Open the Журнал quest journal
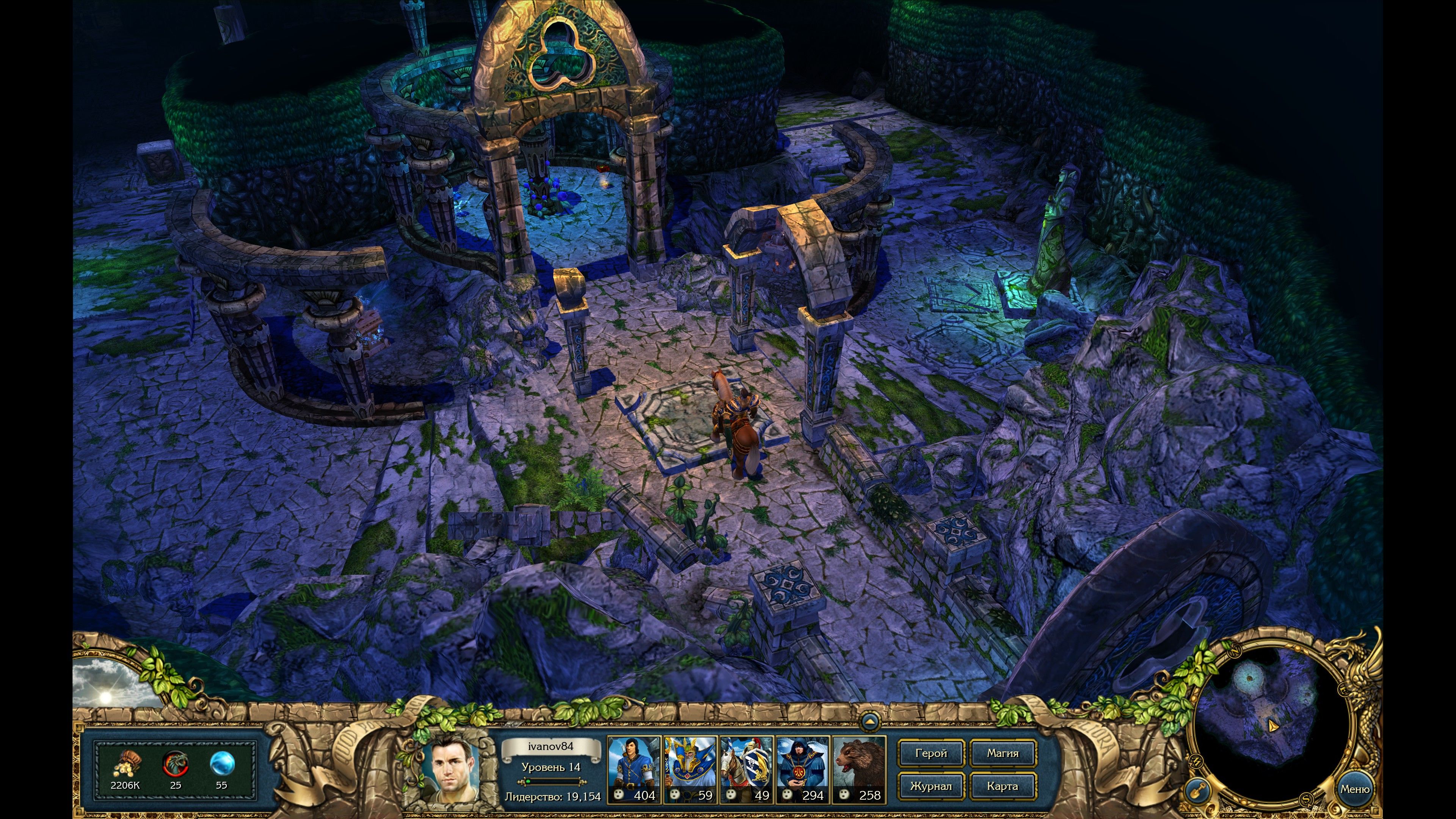Image resolution: width=1456 pixels, height=819 pixels. [930, 786]
